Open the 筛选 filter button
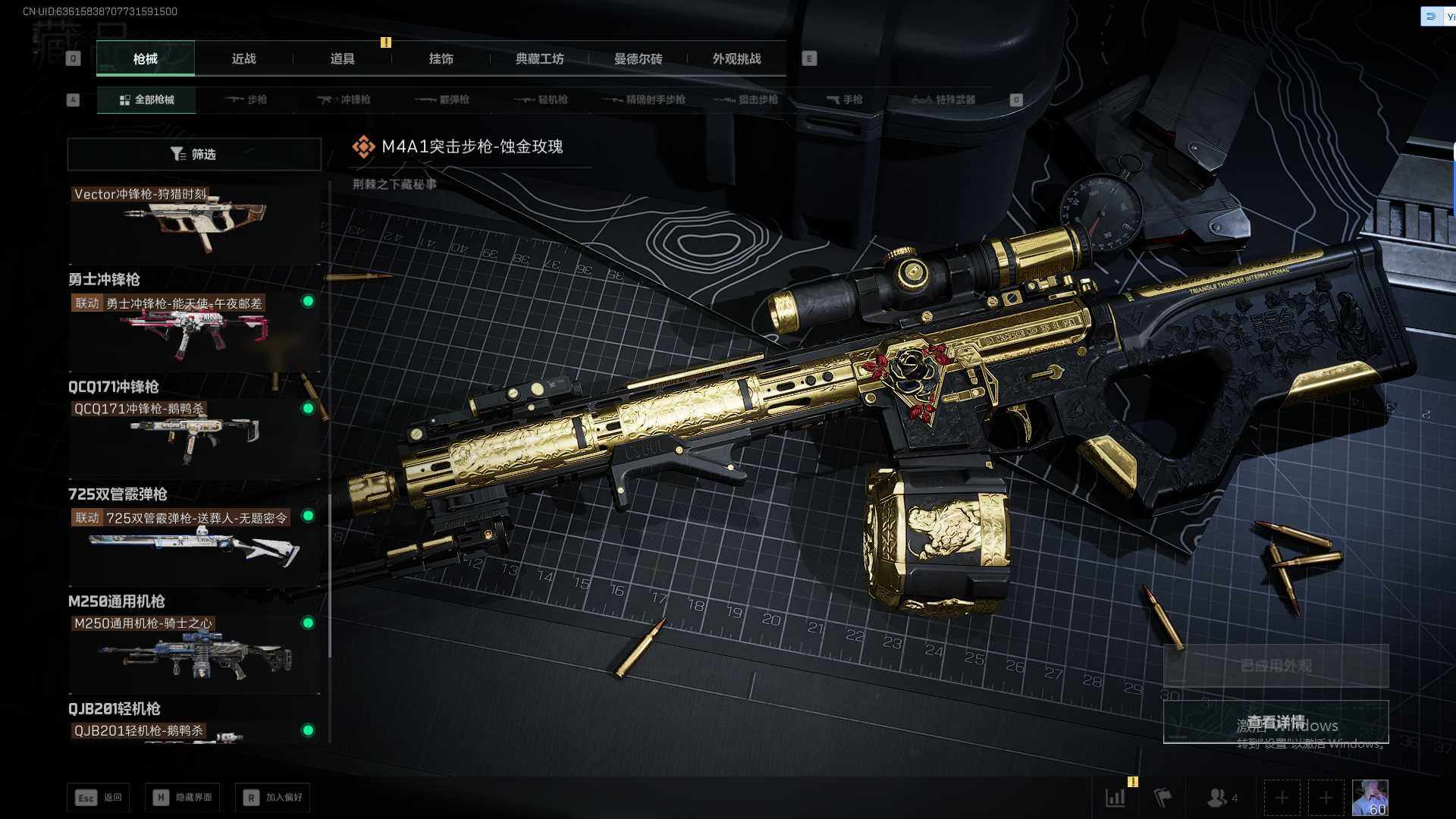1456x819 pixels. pos(194,154)
